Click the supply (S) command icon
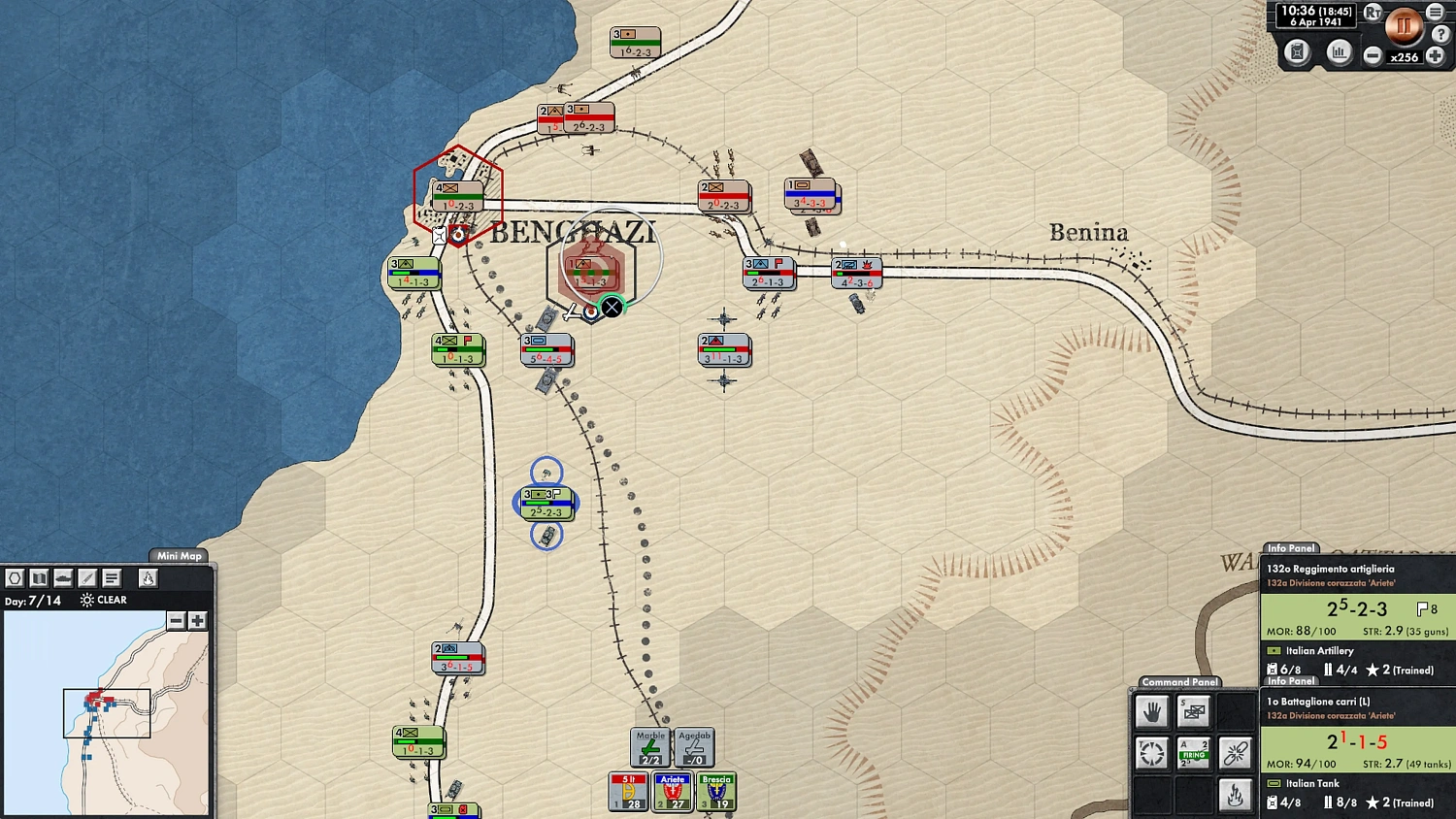This screenshot has width=1456, height=819. coord(1193,710)
